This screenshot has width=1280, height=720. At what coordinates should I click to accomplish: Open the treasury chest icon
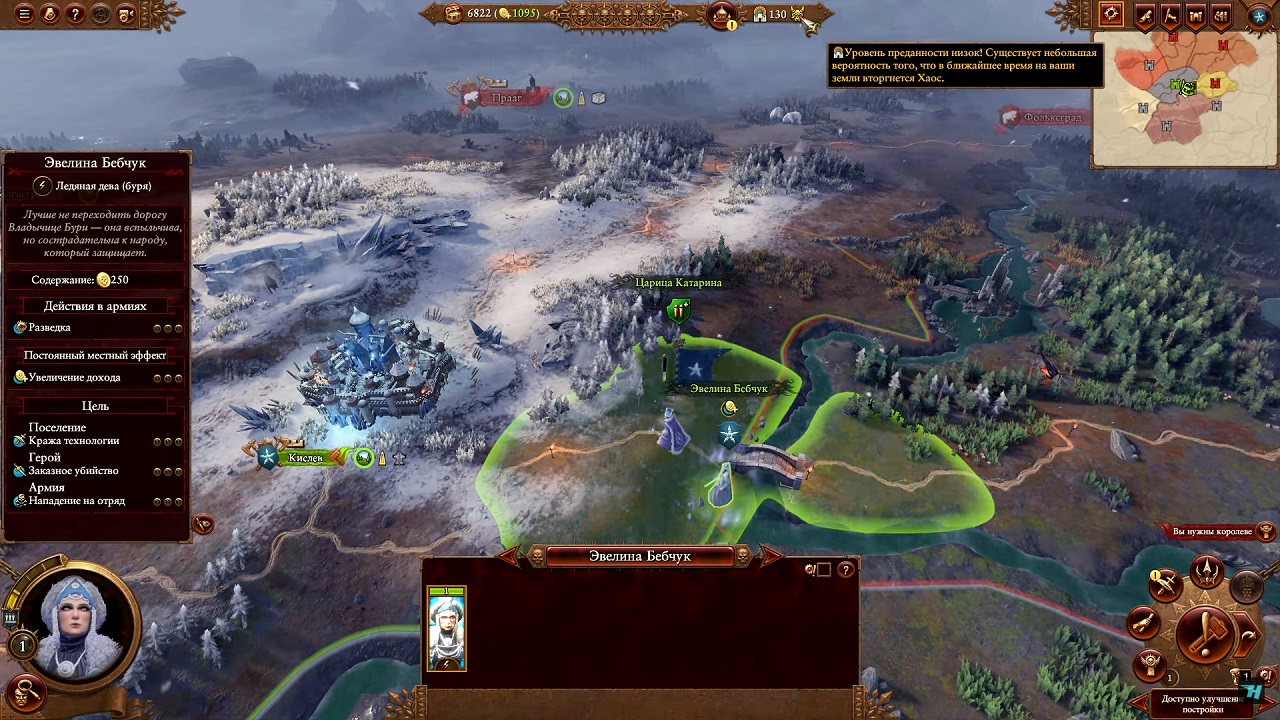click(x=453, y=13)
